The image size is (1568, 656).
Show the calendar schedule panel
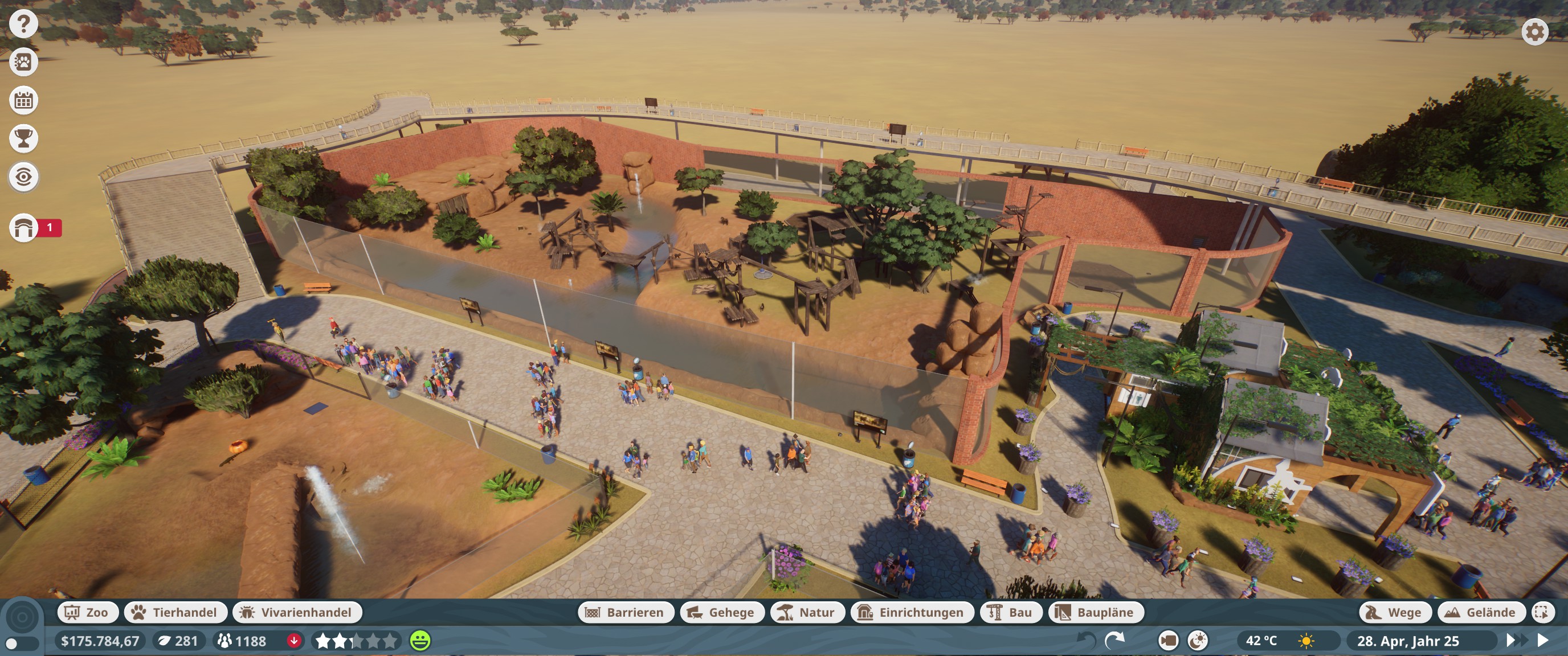[24, 100]
